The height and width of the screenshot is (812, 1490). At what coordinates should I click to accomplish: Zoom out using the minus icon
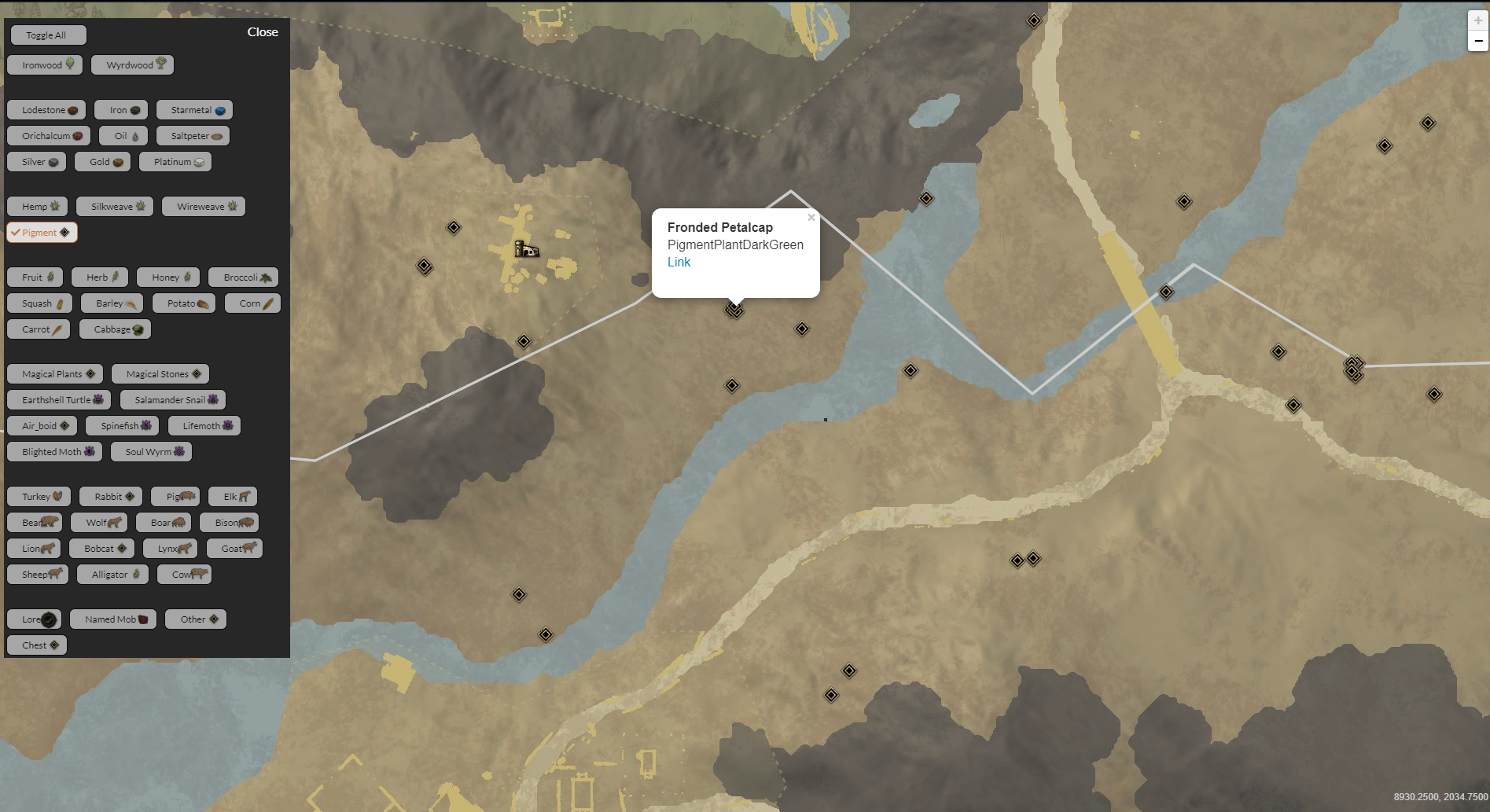(x=1477, y=40)
